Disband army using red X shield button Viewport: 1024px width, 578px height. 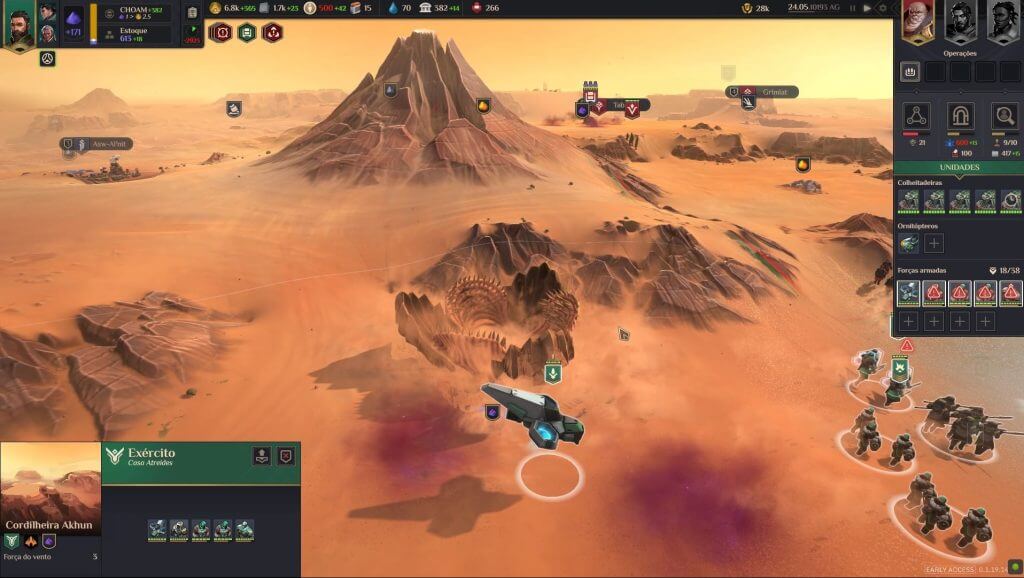pos(286,456)
